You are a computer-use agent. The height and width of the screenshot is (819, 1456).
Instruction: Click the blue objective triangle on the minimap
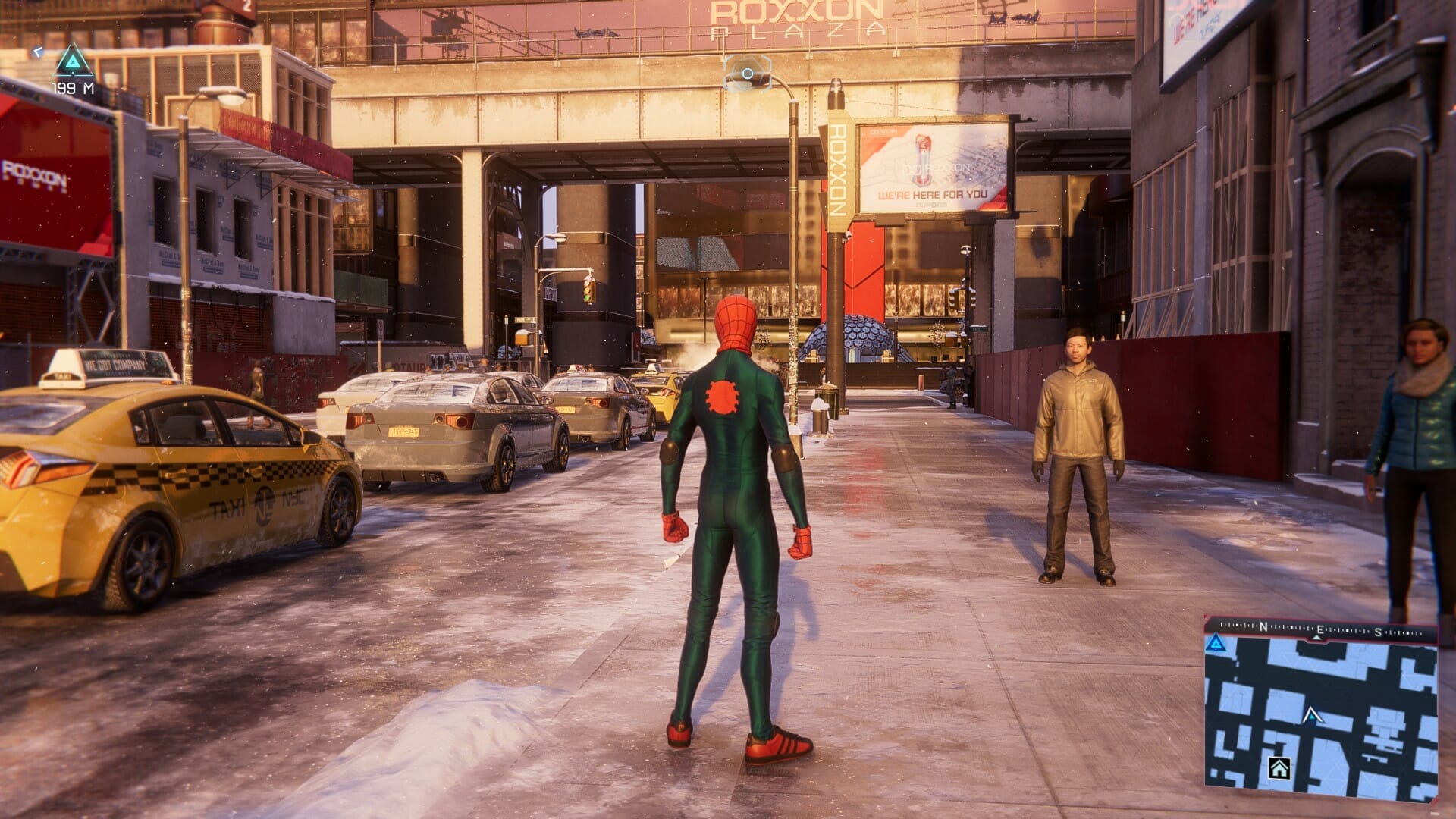point(1216,644)
